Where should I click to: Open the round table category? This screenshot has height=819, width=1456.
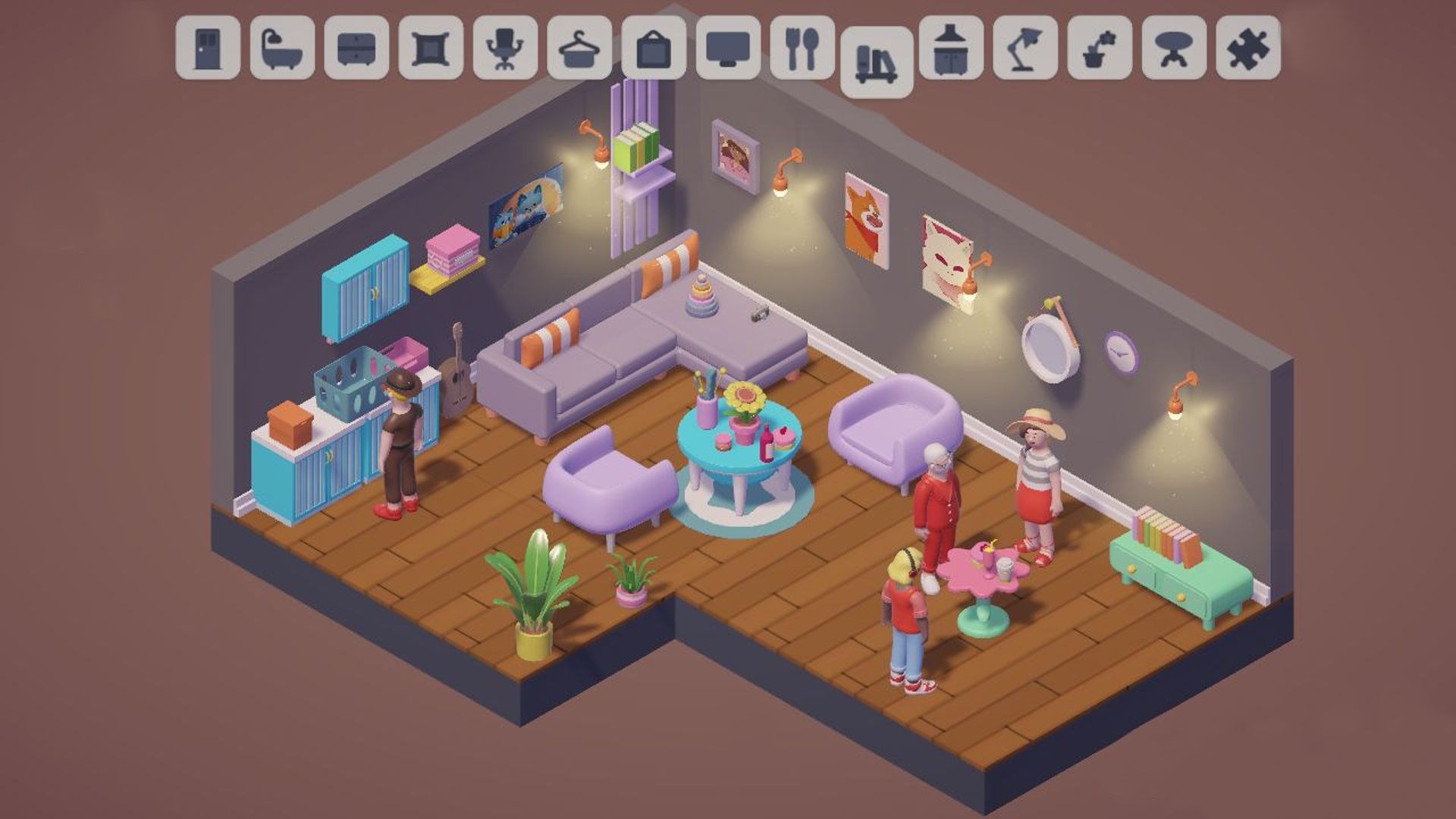click(x=1171, y=49)
